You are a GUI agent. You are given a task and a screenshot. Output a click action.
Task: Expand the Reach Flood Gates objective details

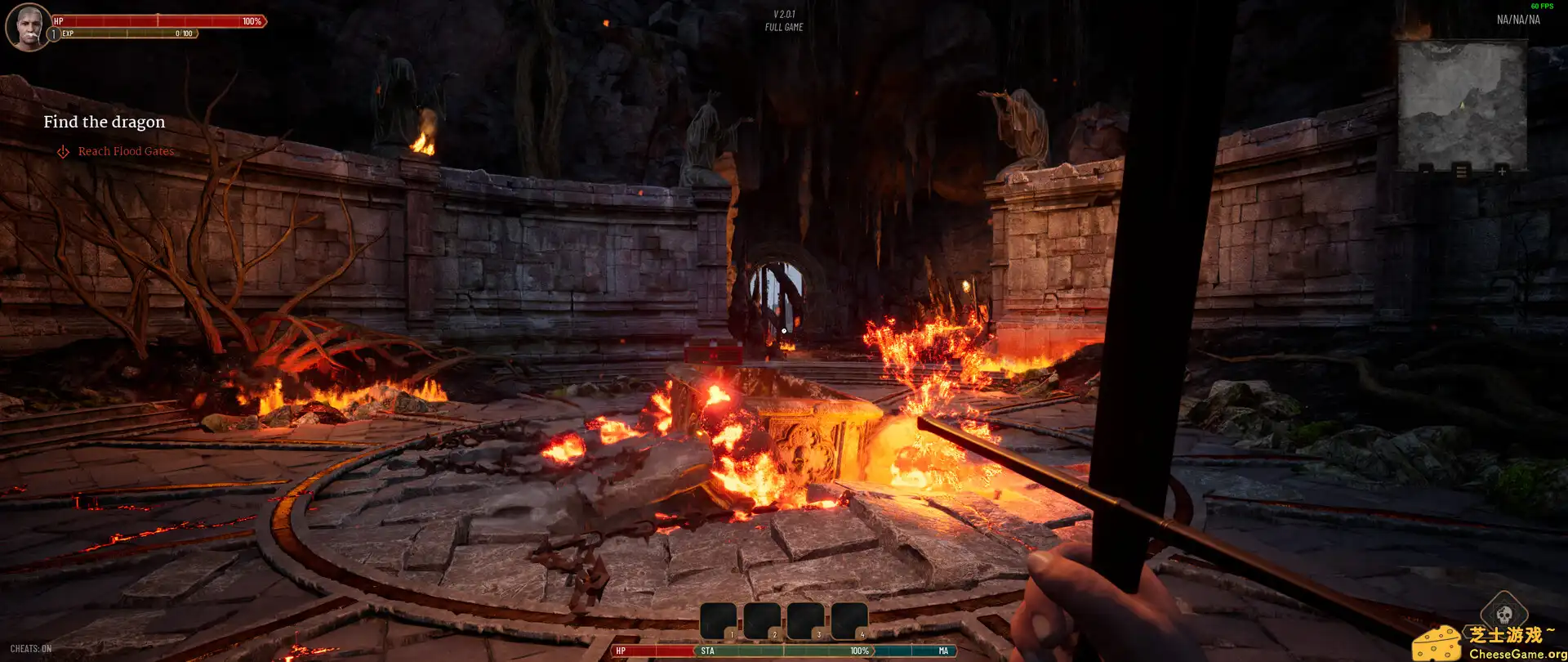126,151
